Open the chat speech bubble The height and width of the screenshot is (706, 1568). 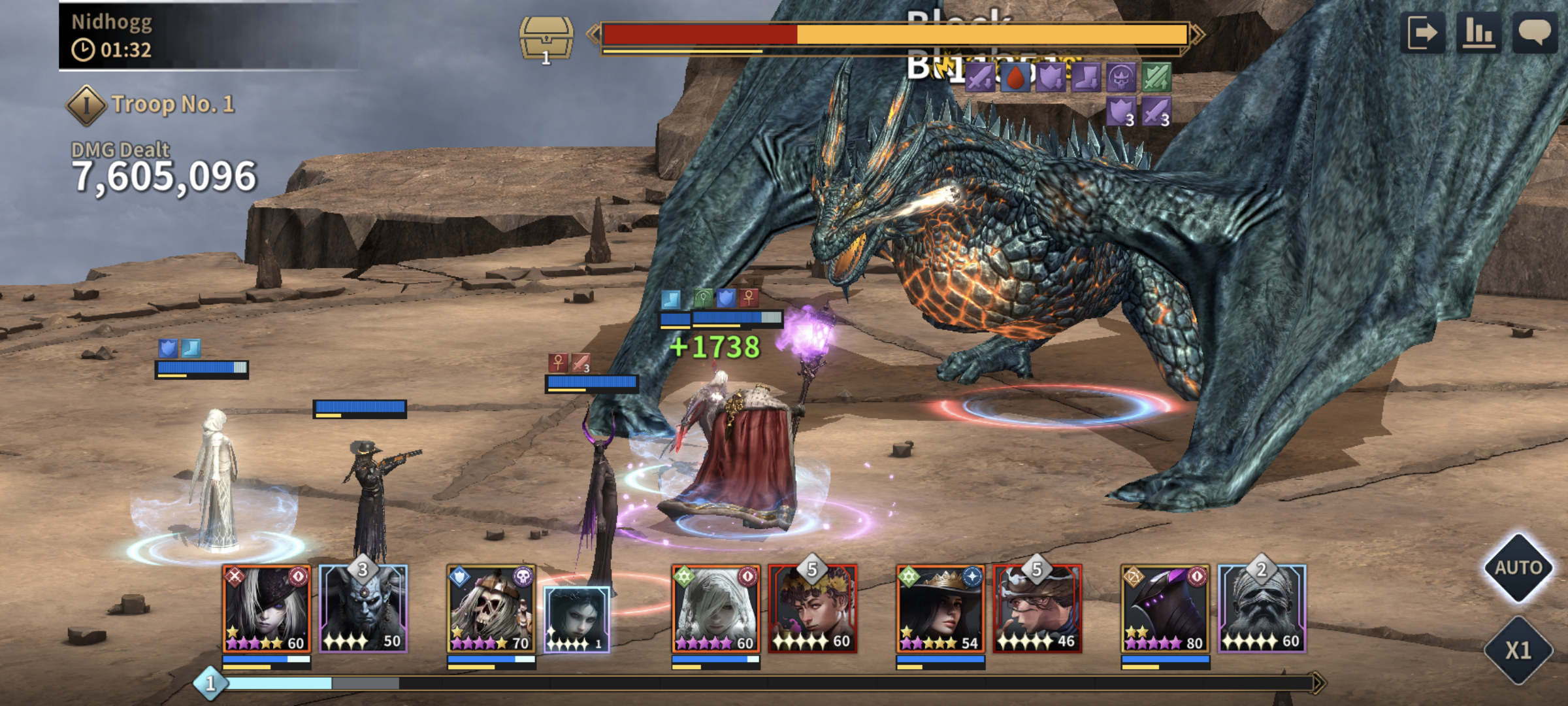pyautogui.click(x=1535, y=33)
